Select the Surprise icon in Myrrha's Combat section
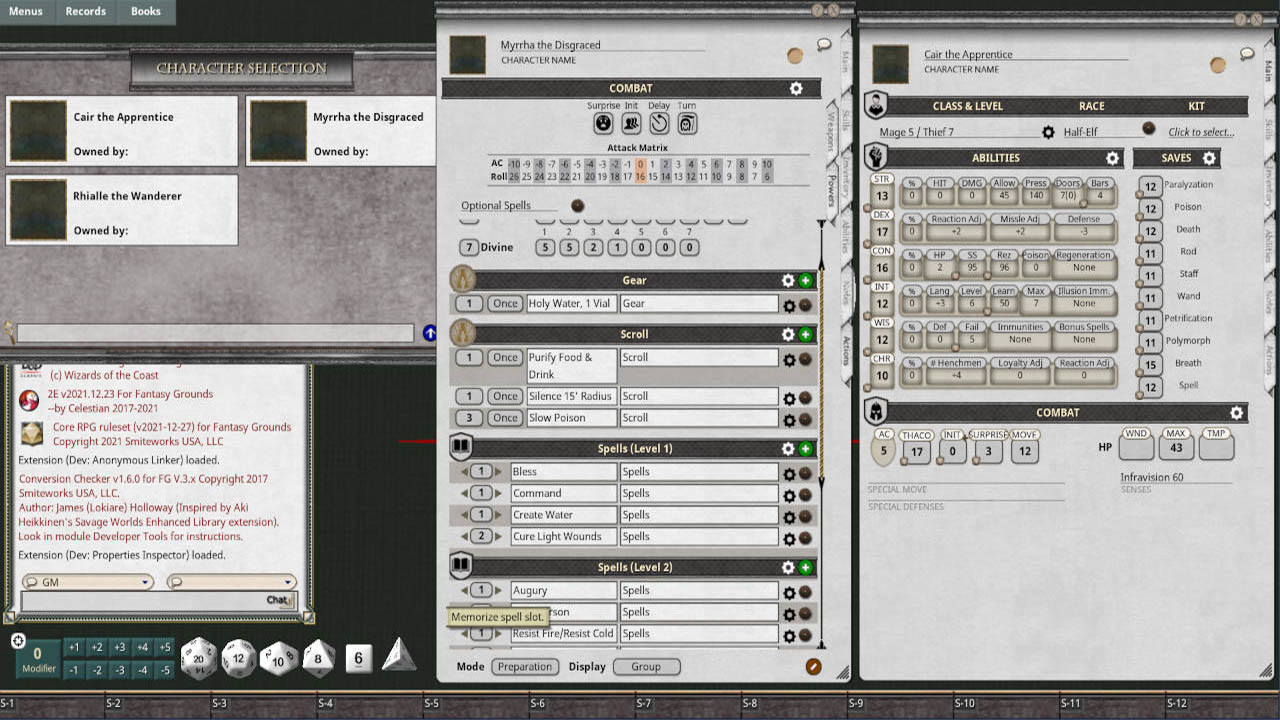 pos(602,123)
